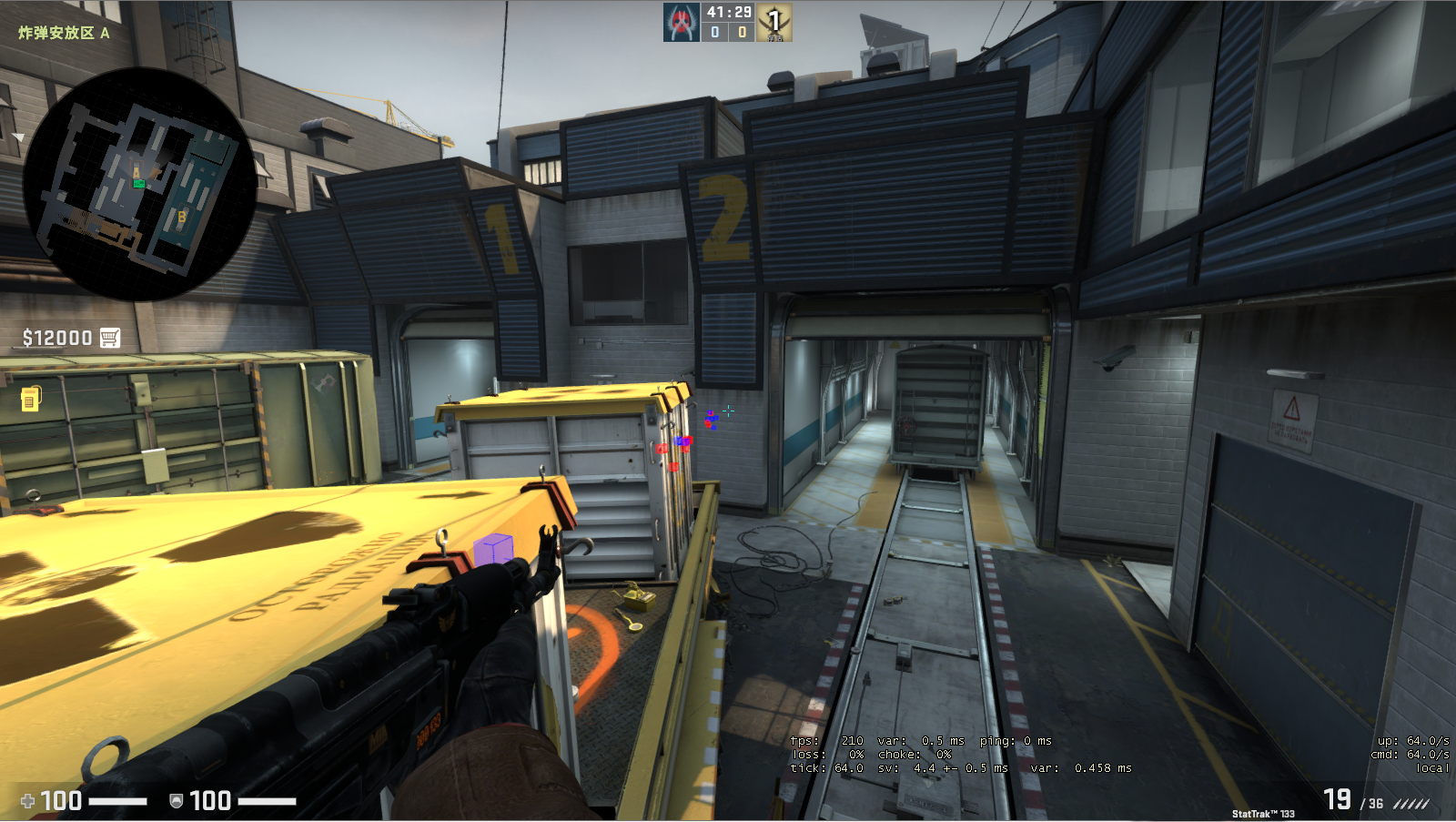
Task: Click the red skull team emblem
Action: (x=681, y=23)
